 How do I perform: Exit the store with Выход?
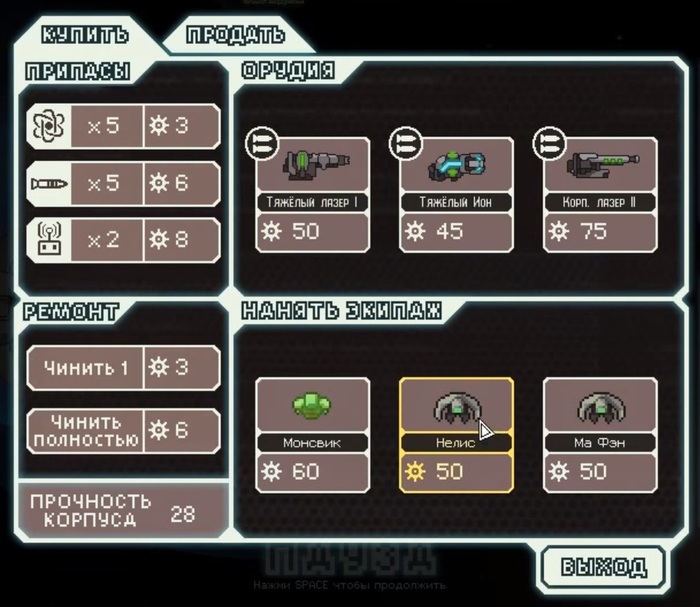click(x=603, y=567)
